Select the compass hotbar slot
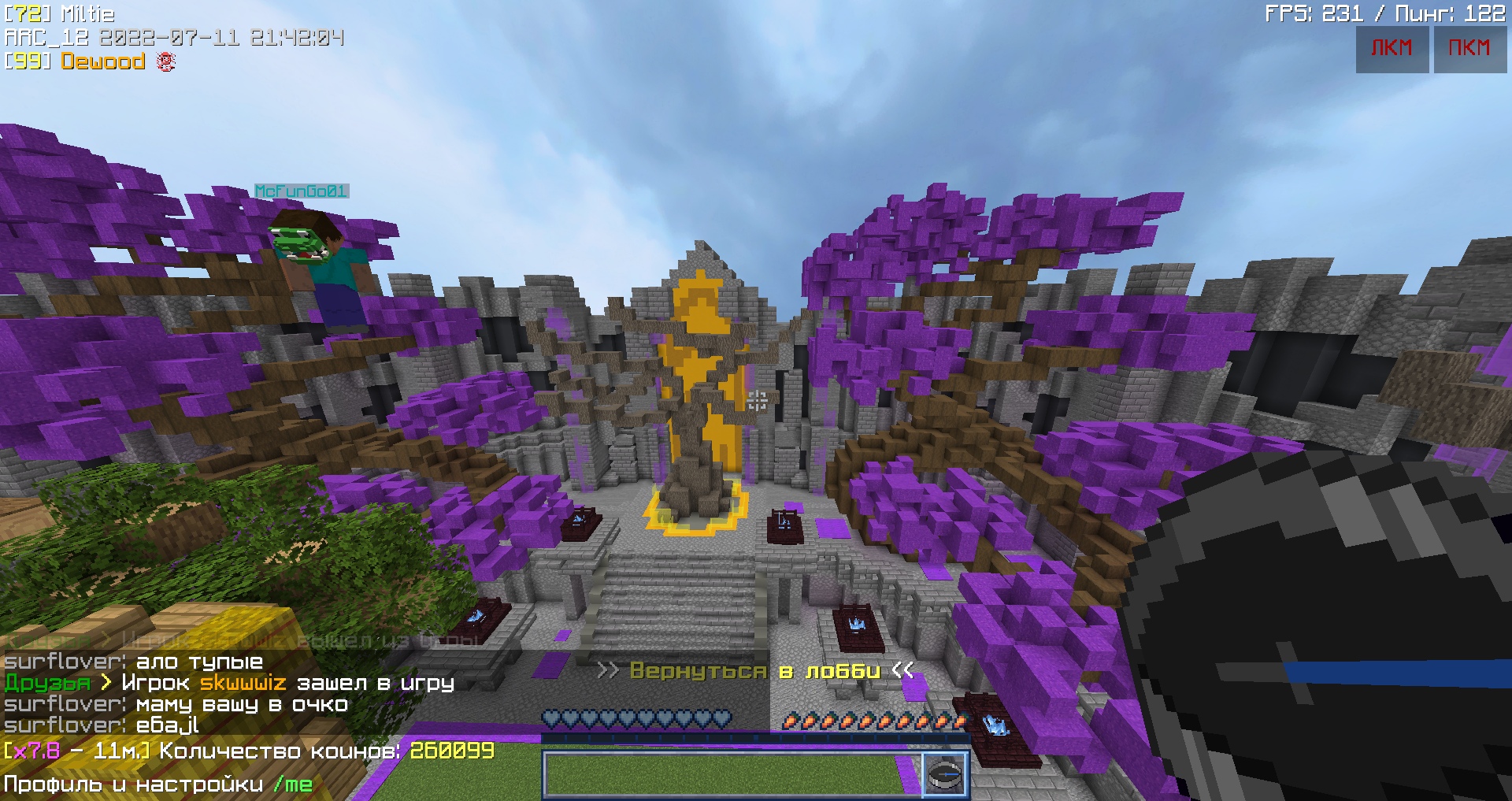This screenshot has width=1512, height=801. click(944, 774)
